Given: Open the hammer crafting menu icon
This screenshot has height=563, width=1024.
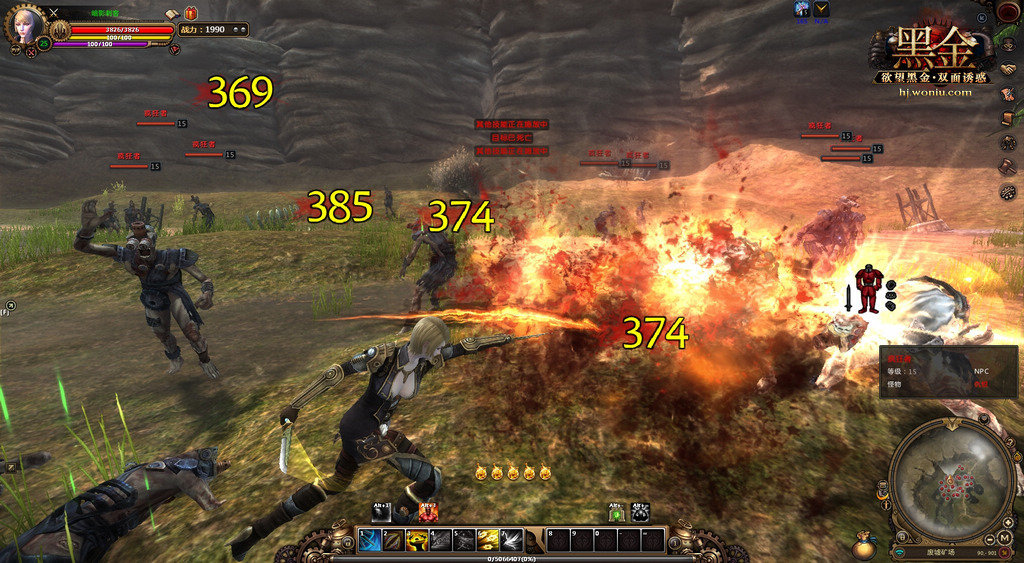Looking at the screenshot, I should [x=1008, y=166].
